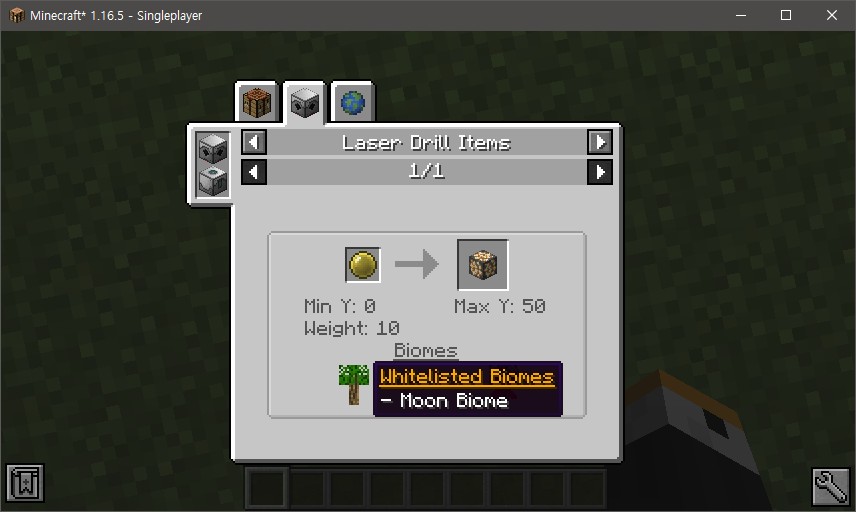Maximize the Minecraft window
This screenshot has height=512, width=856.
click(x=786, y=15)
